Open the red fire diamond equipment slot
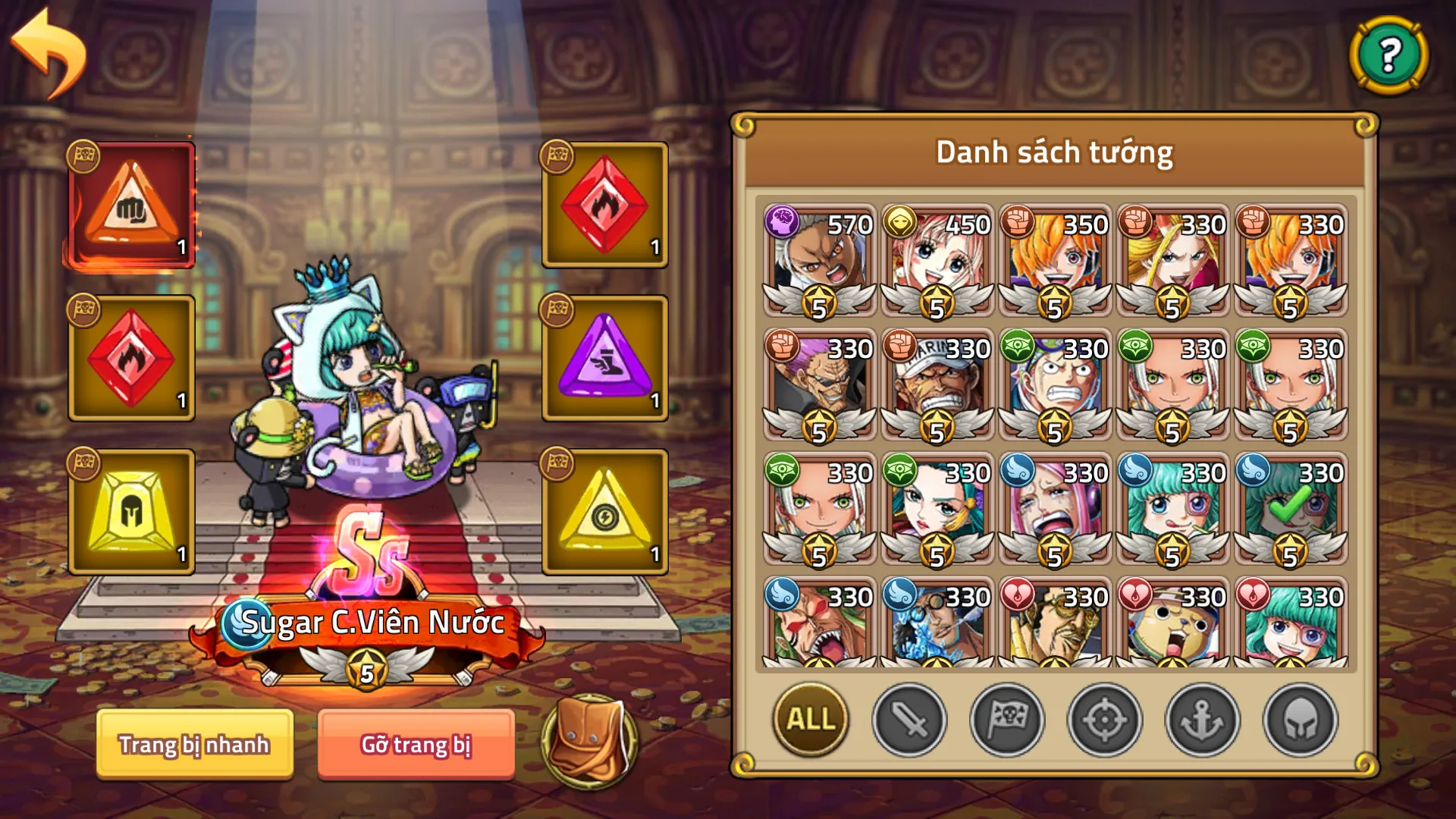The width and height of the screenshot is (1456, 819). pyautogui.click(x=130, y=356)
